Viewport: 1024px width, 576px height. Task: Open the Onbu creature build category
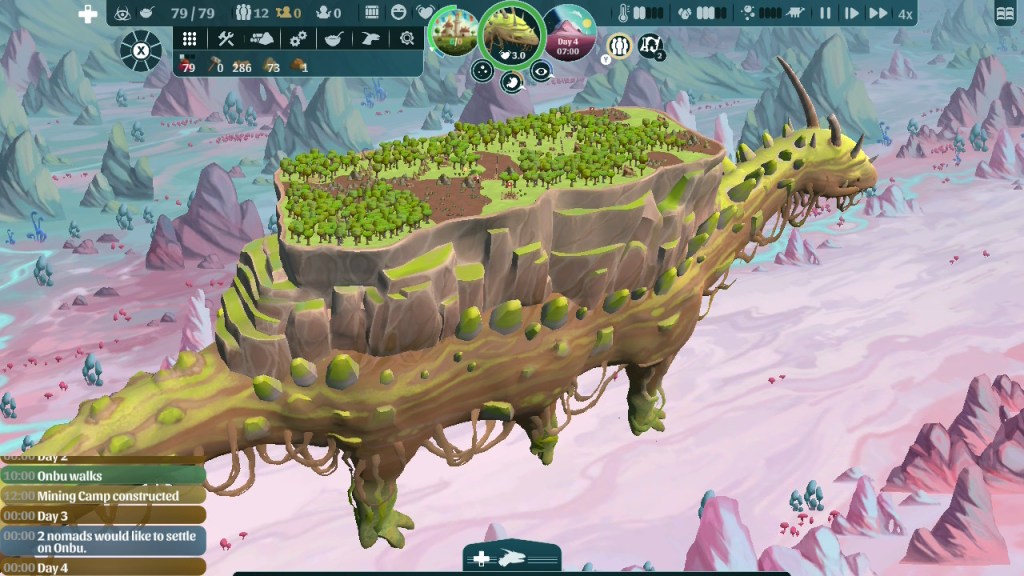(370, 38)
